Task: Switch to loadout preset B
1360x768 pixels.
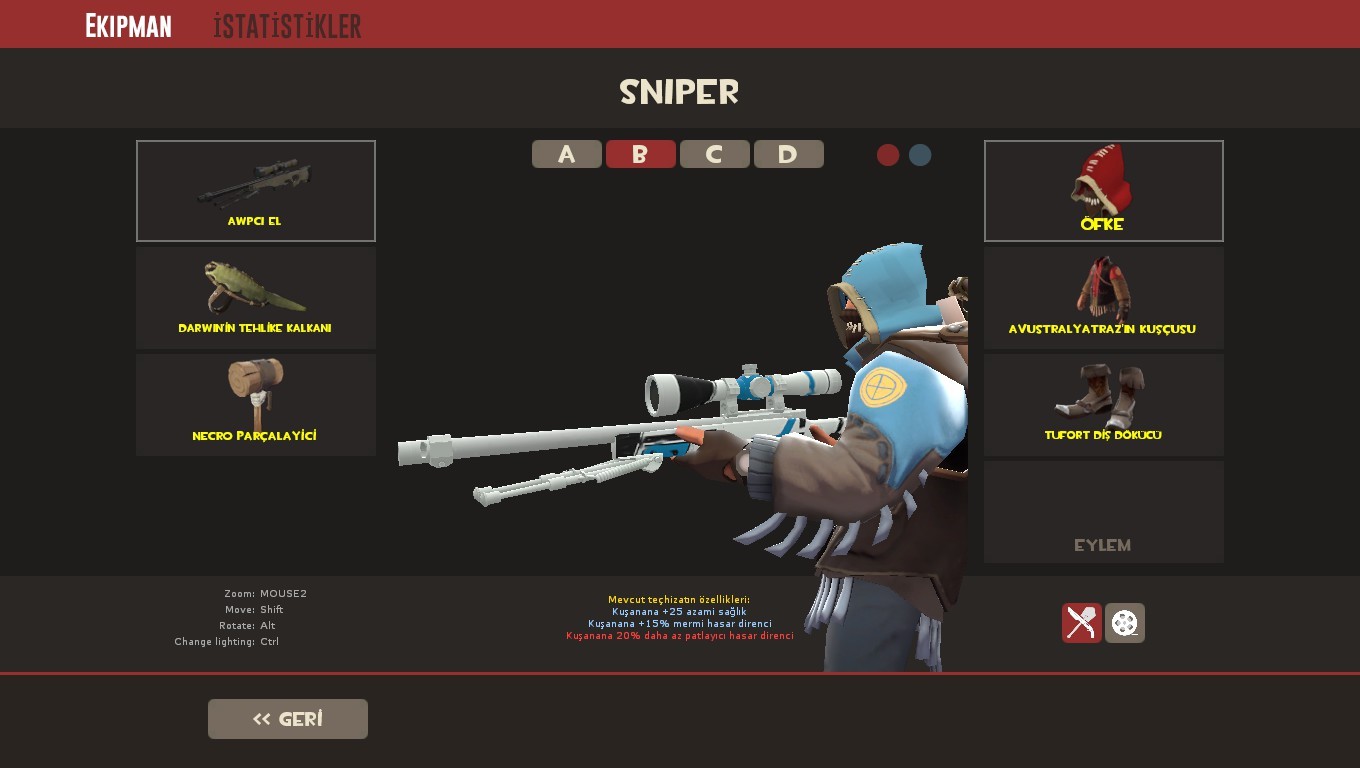Action: [x=641, y=154]
